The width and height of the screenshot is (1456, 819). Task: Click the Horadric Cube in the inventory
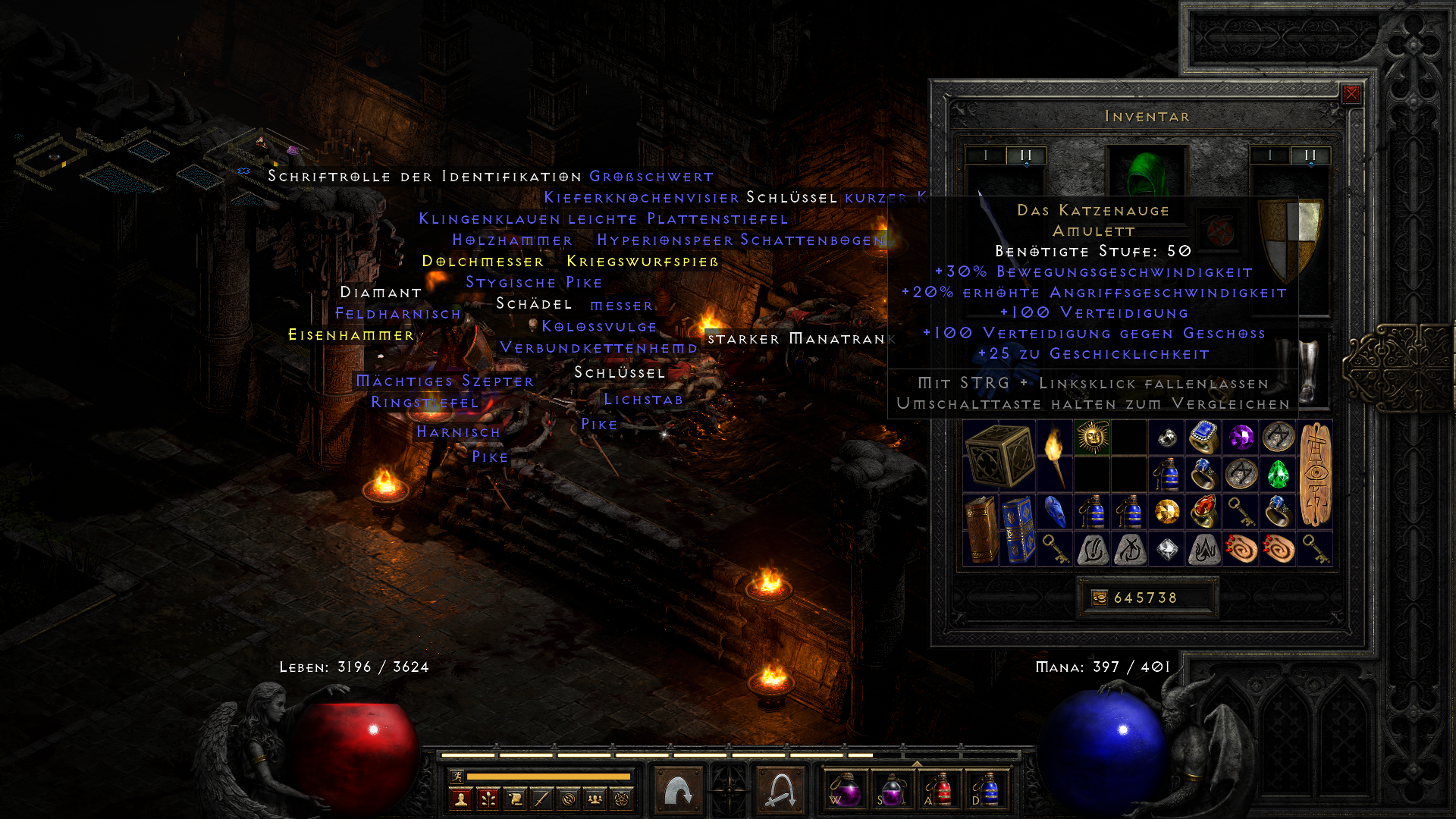1001,455
